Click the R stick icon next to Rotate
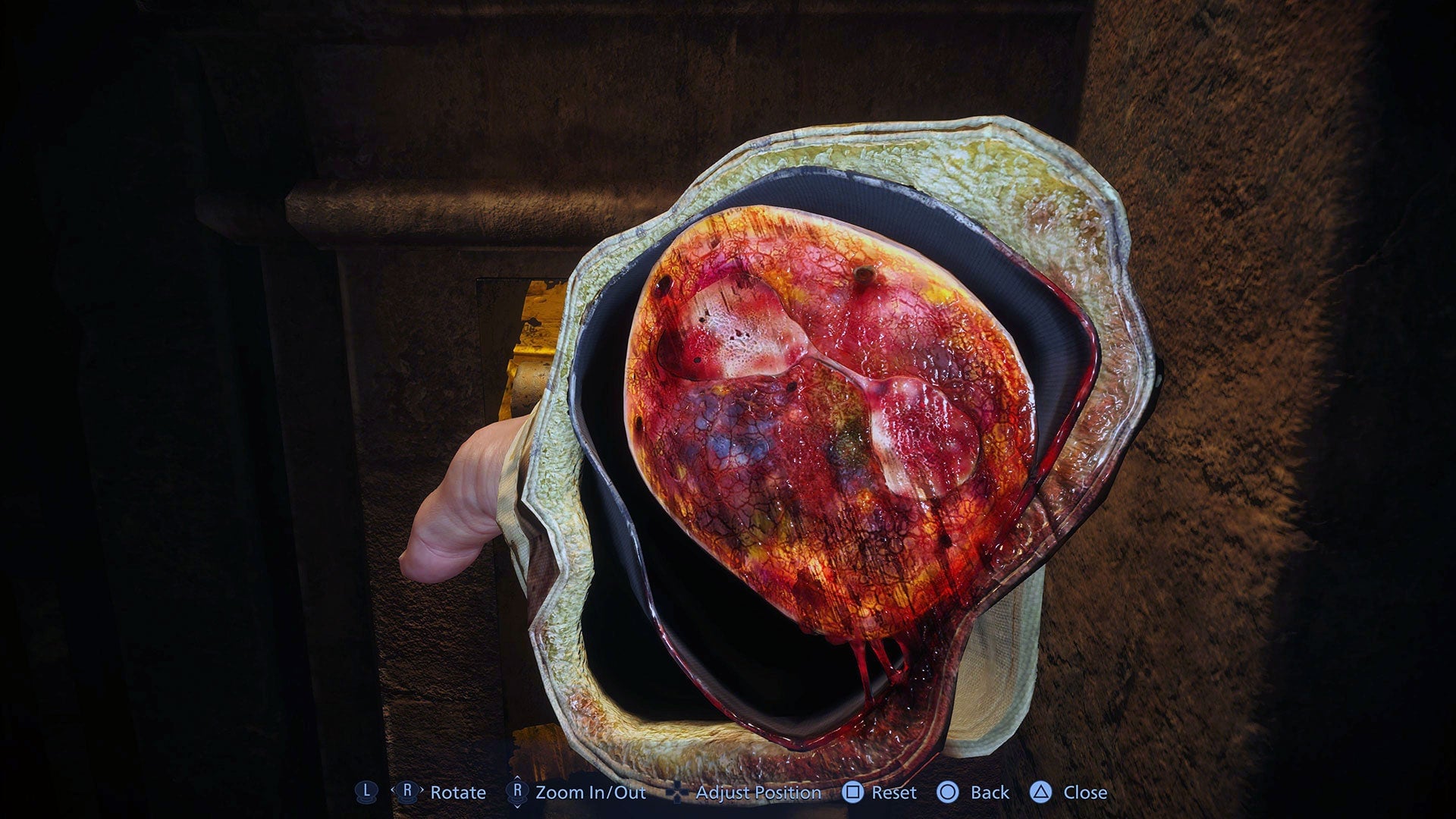Image resolution: width=1456 pixels, height=819 pixels. [x=408, y=792]
